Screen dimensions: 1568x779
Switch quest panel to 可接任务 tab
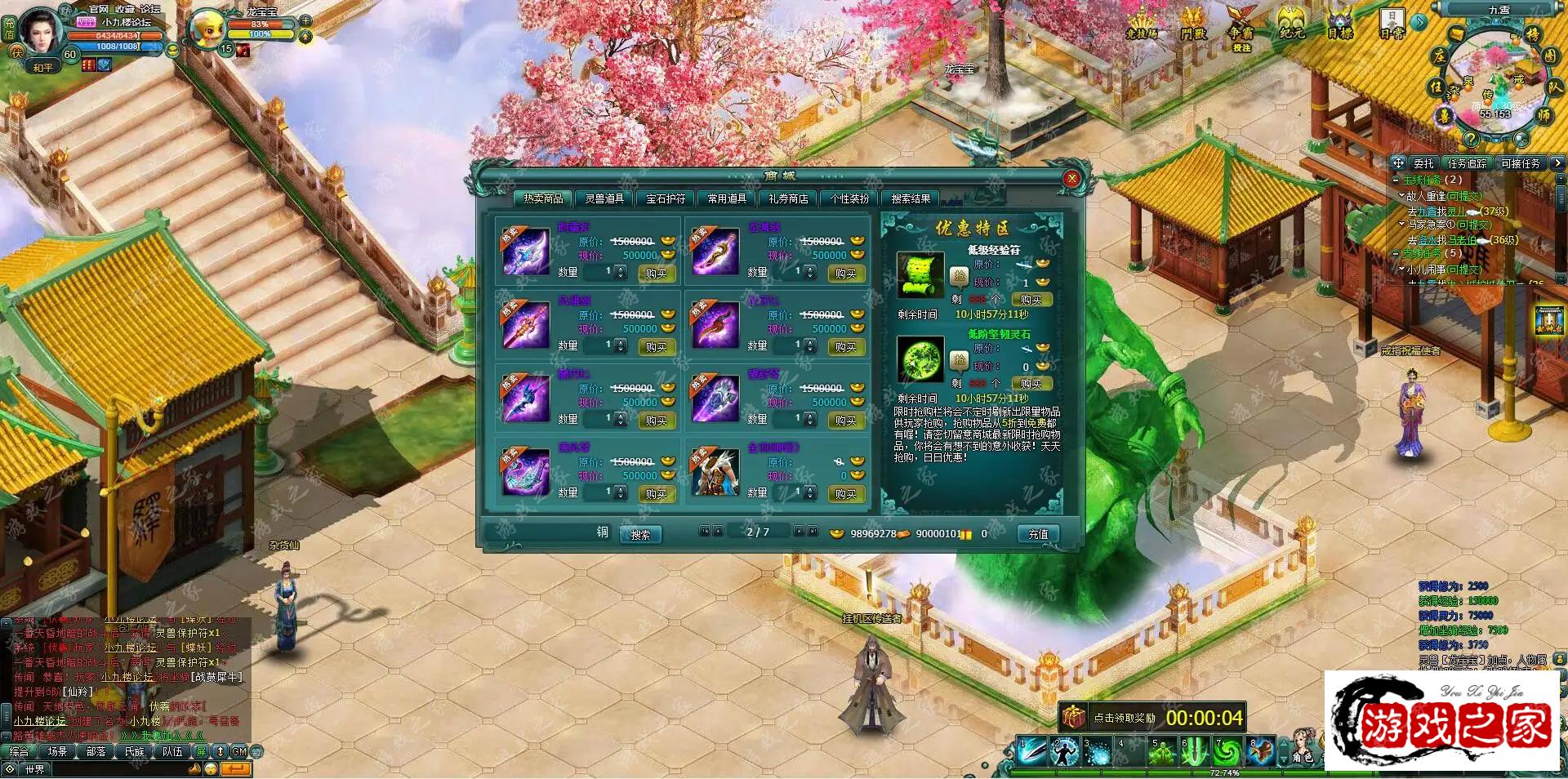tap(1520, 163)
